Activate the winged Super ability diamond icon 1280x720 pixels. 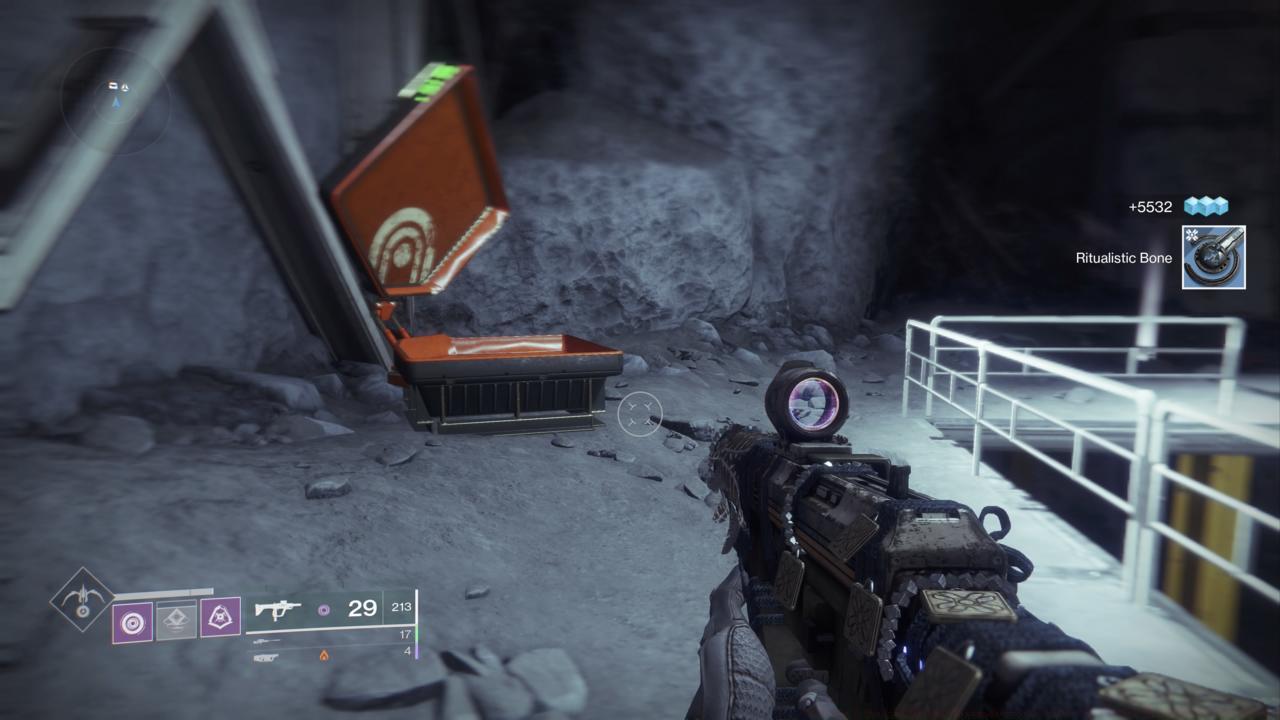[x=82, y=600]
